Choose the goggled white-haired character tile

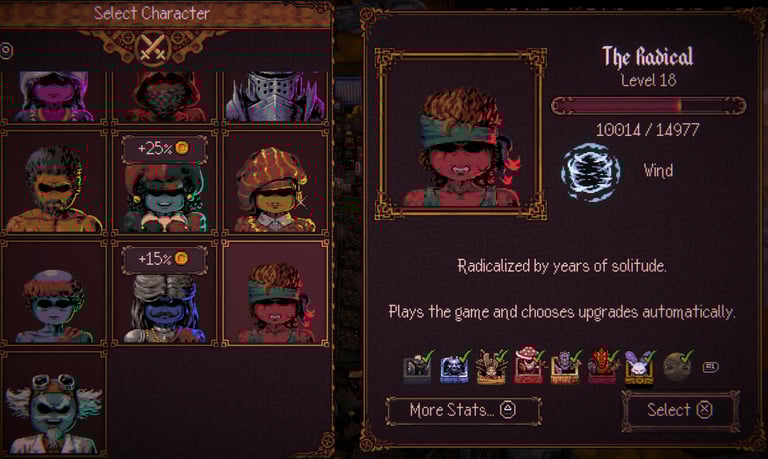coord(55,402)
